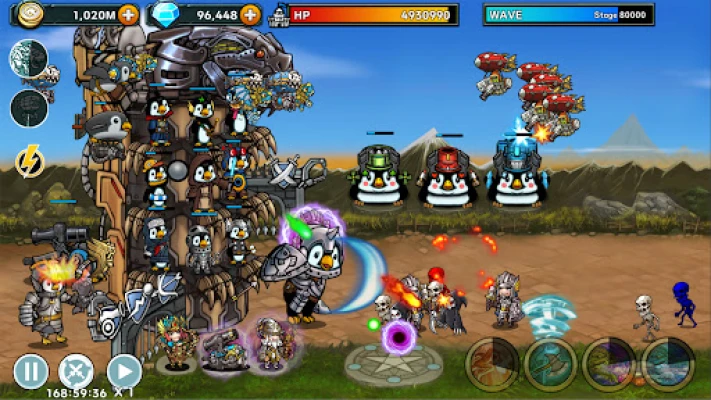This screenshot has width=711, height=400.
Task: Use the dark round skill below it
Action: [29, 108]
